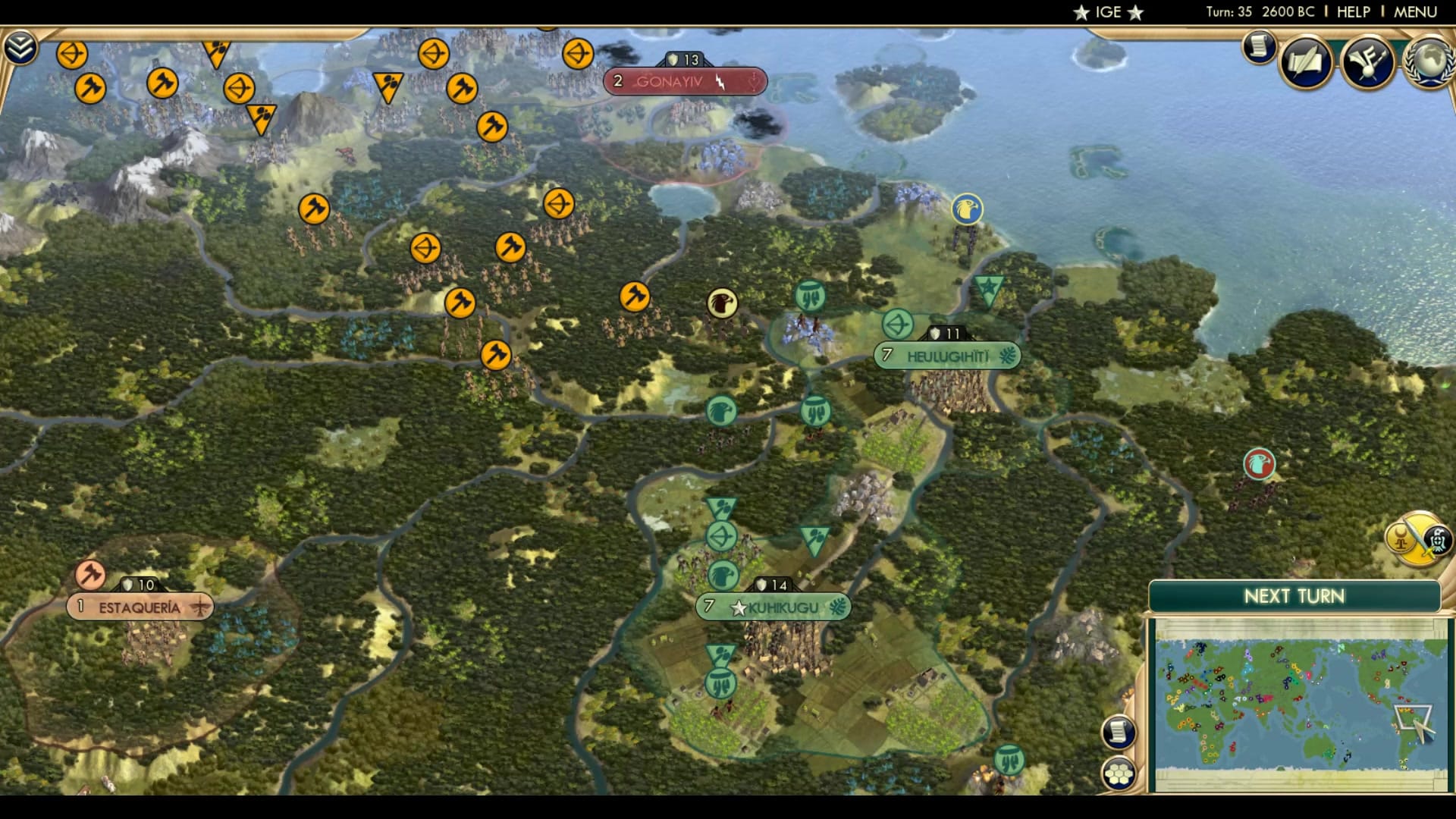Click the IGE star label at the top
Image resolution: width=1456 pixels, height=819 pixels.
point(1108,11)
